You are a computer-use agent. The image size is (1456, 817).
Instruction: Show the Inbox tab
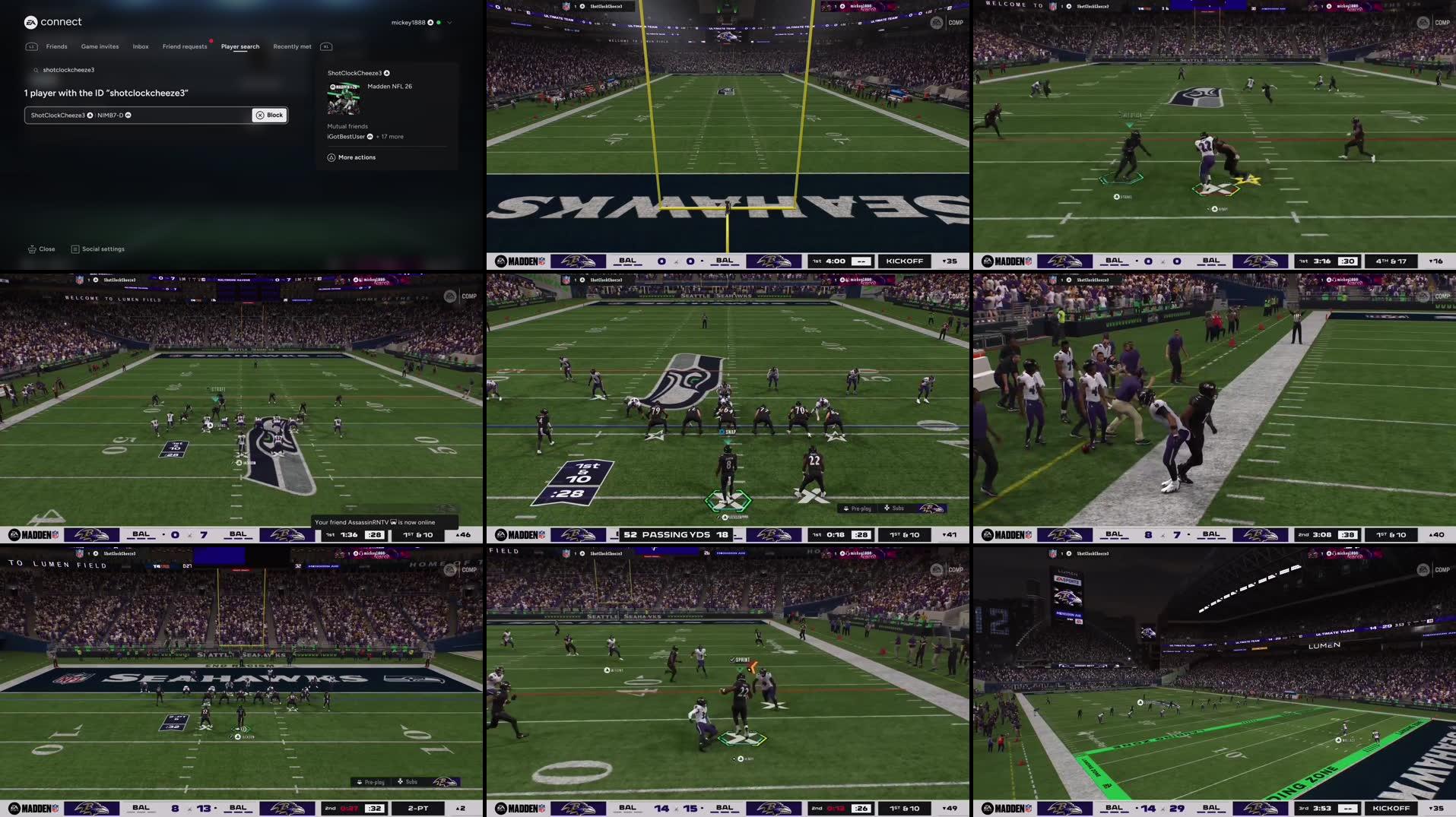tap(141, 47)
